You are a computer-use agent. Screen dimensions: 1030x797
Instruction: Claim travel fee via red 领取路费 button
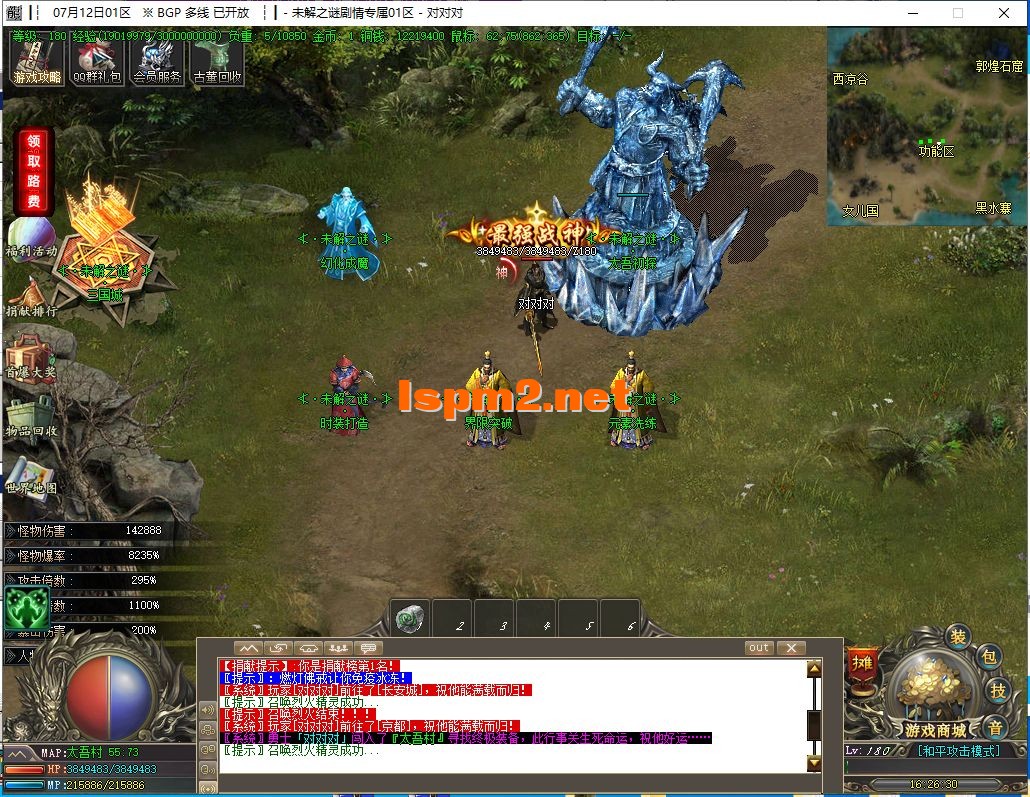(34, 172)
